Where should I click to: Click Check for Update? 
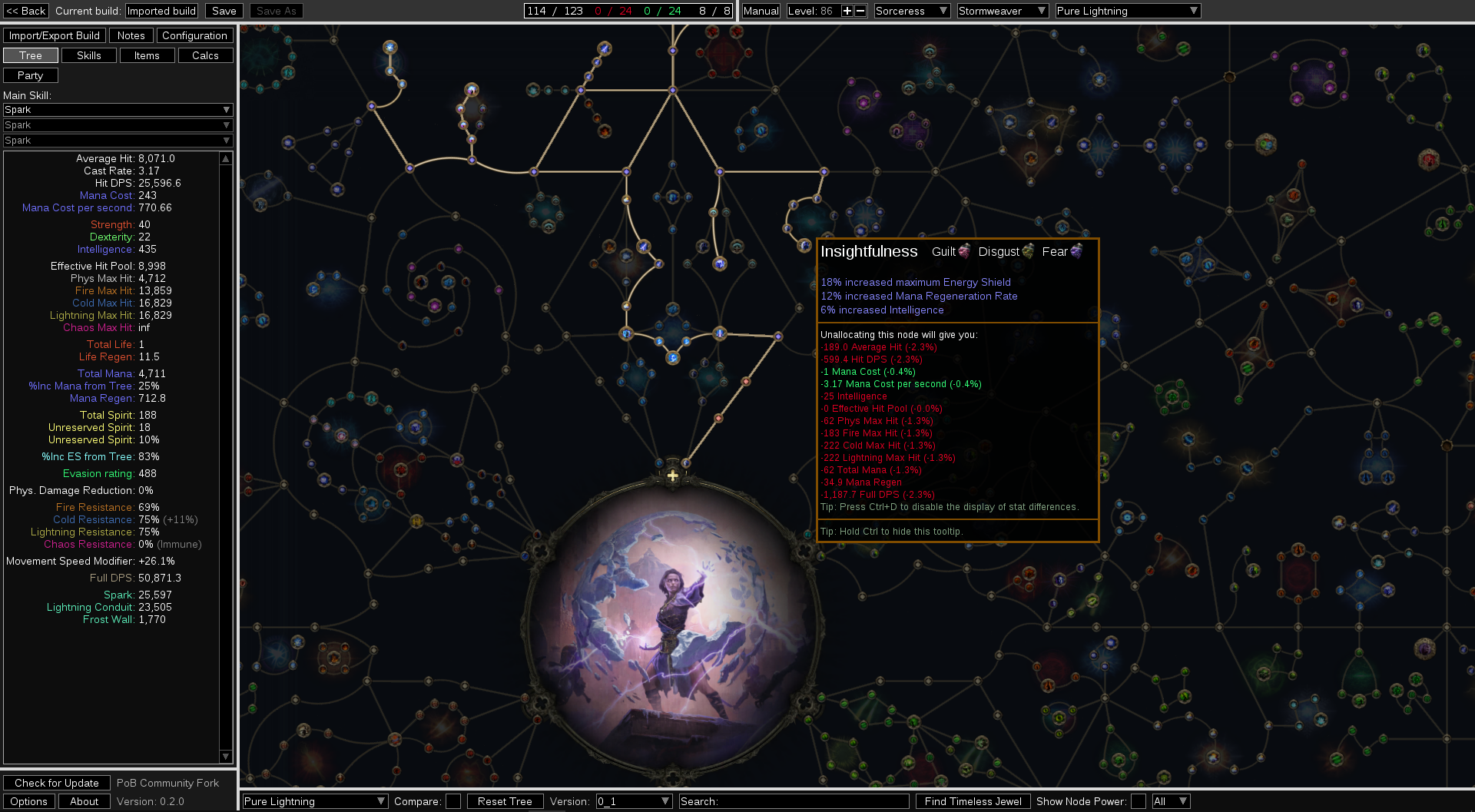pos(57,783)
